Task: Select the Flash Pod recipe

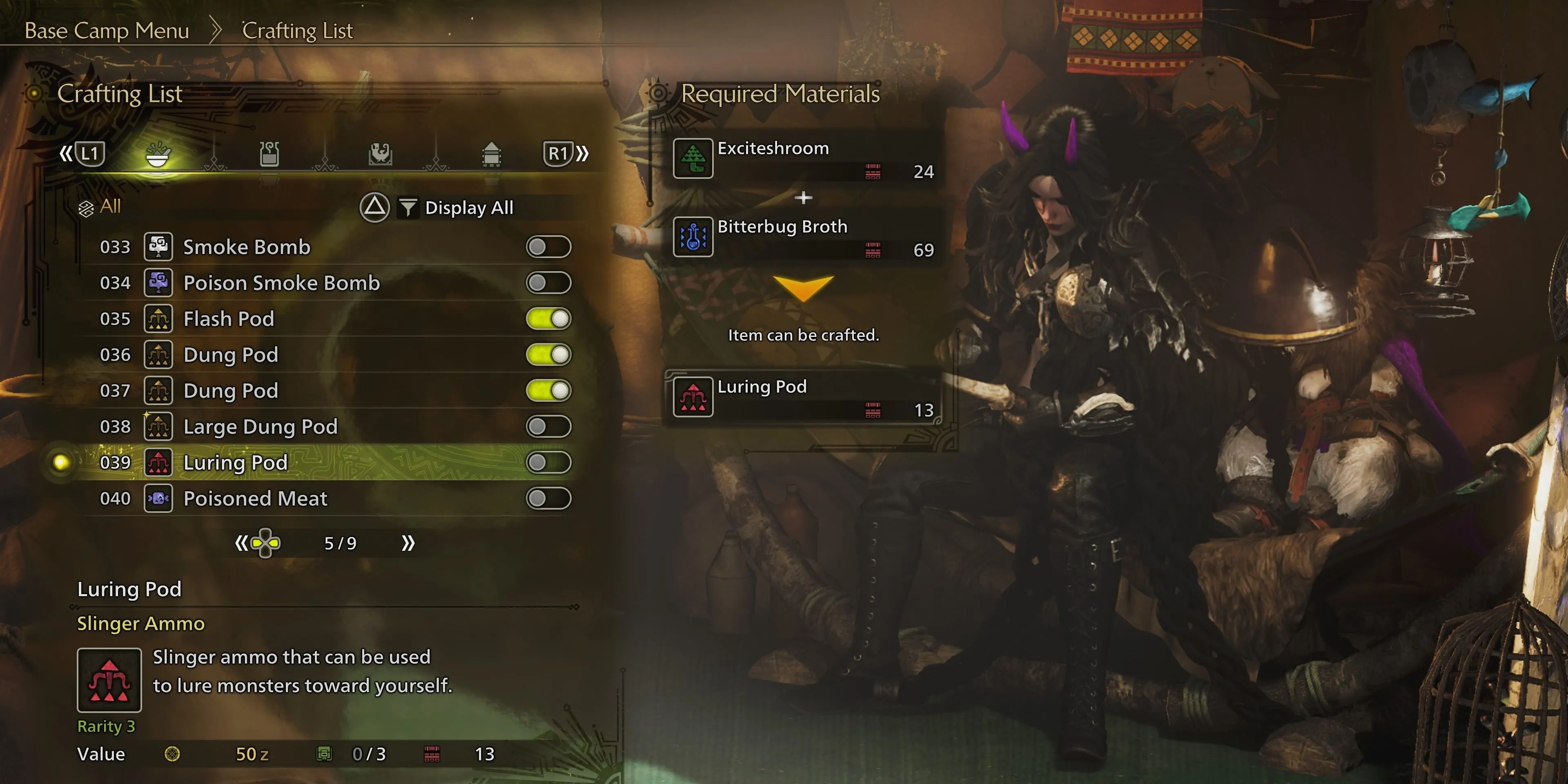Action: pyautogui.click(x=229, y=318)
